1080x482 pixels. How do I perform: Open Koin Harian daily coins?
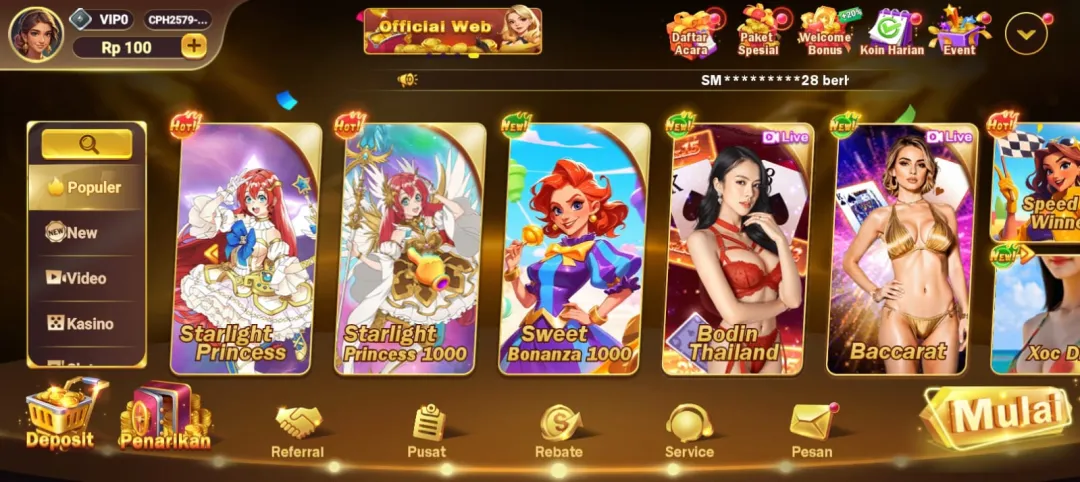click(893, 32)
